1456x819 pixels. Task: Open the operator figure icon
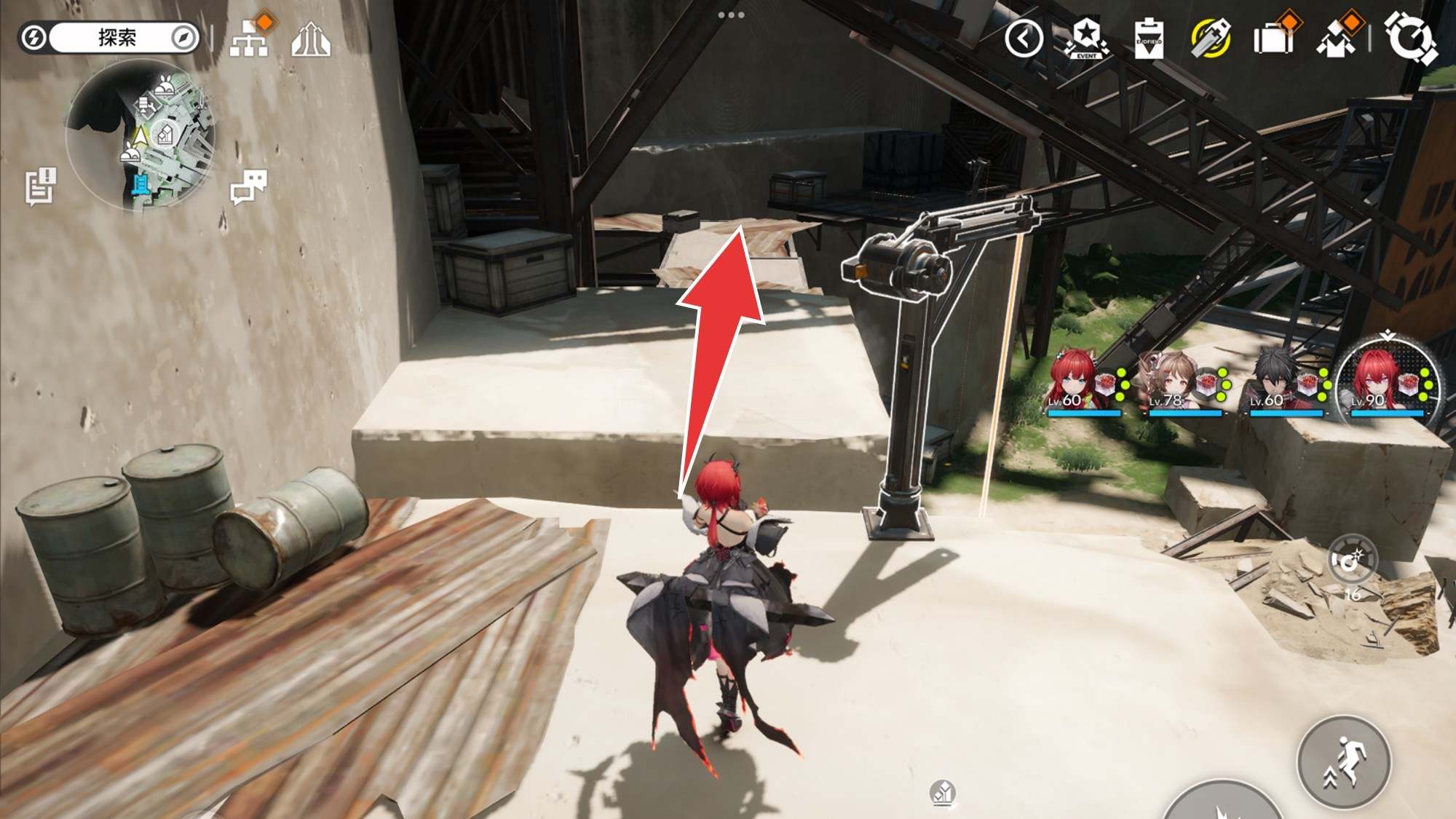(x=1337, y=39)
